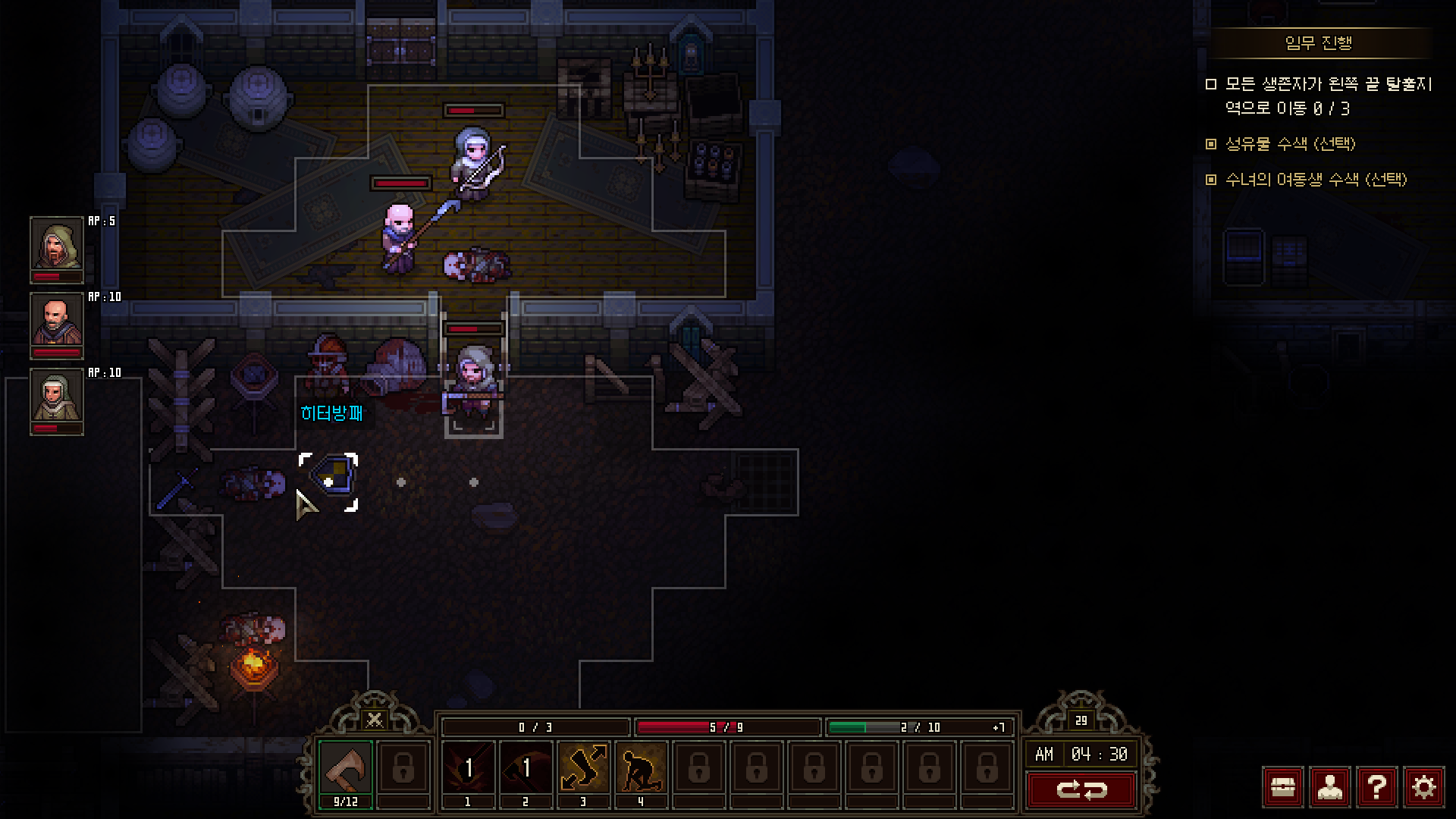
Task: Activate skill 1 with the red slash icon
Action: pyautogui.click(x=467, y=768)
